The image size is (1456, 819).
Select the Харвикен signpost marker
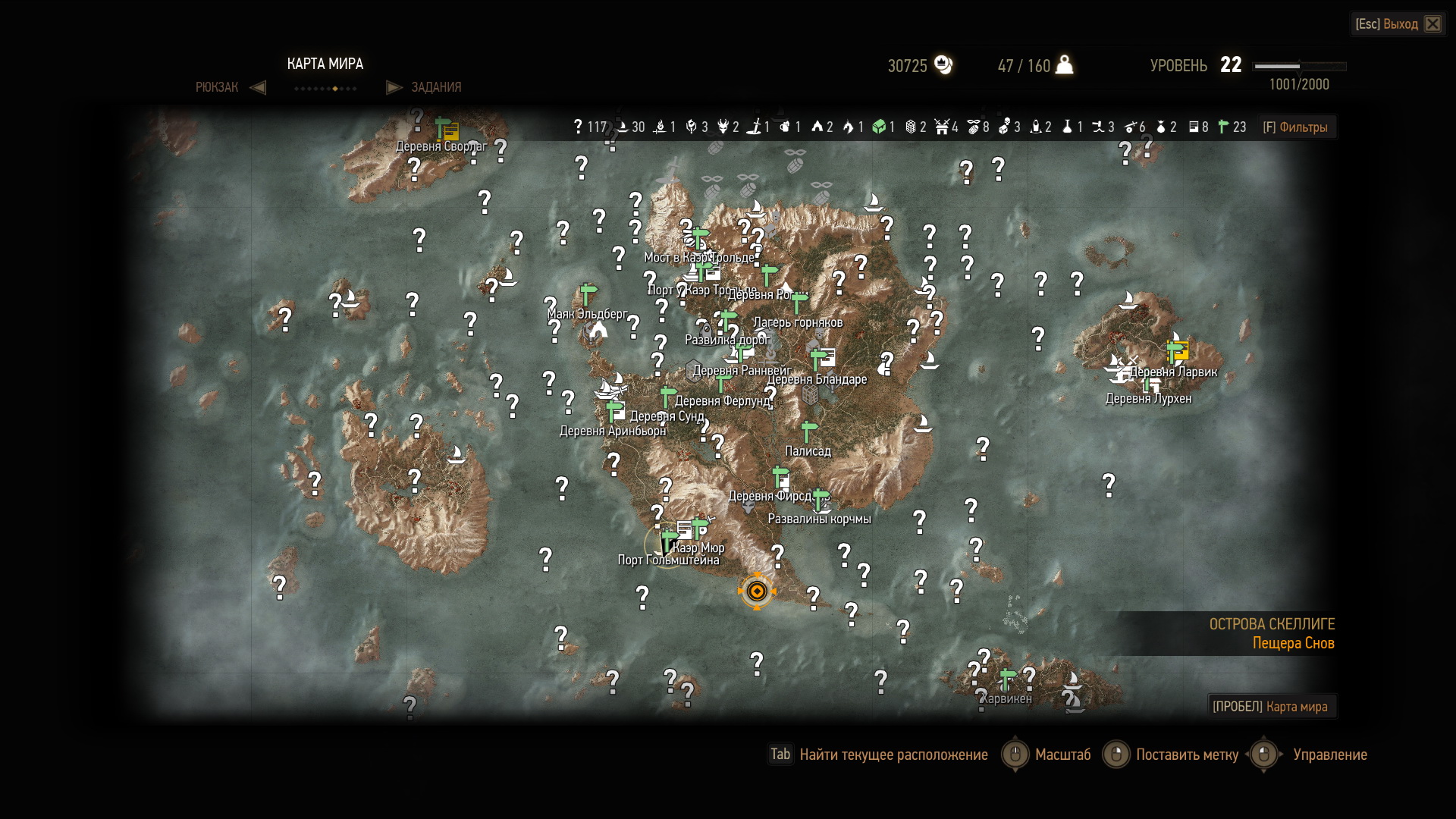[1007, 678]
